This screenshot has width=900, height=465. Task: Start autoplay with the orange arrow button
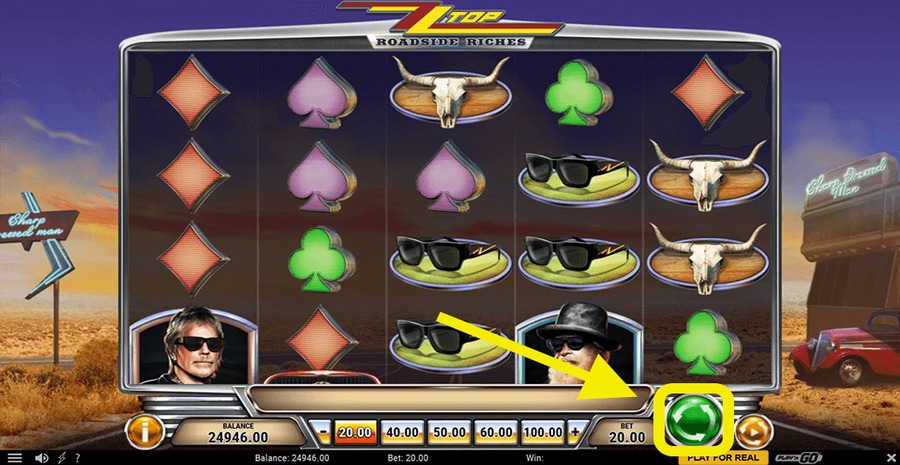click(754, 432)
